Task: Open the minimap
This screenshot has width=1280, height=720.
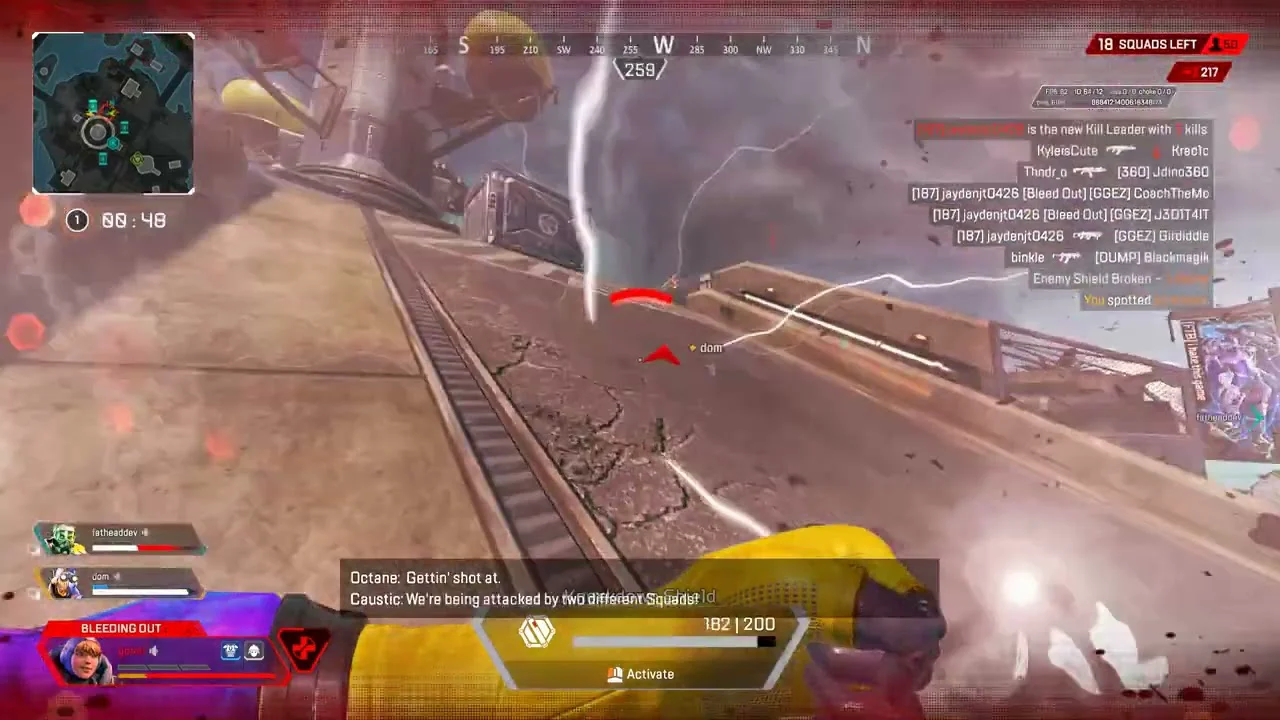Action: [x=113, y=113]
